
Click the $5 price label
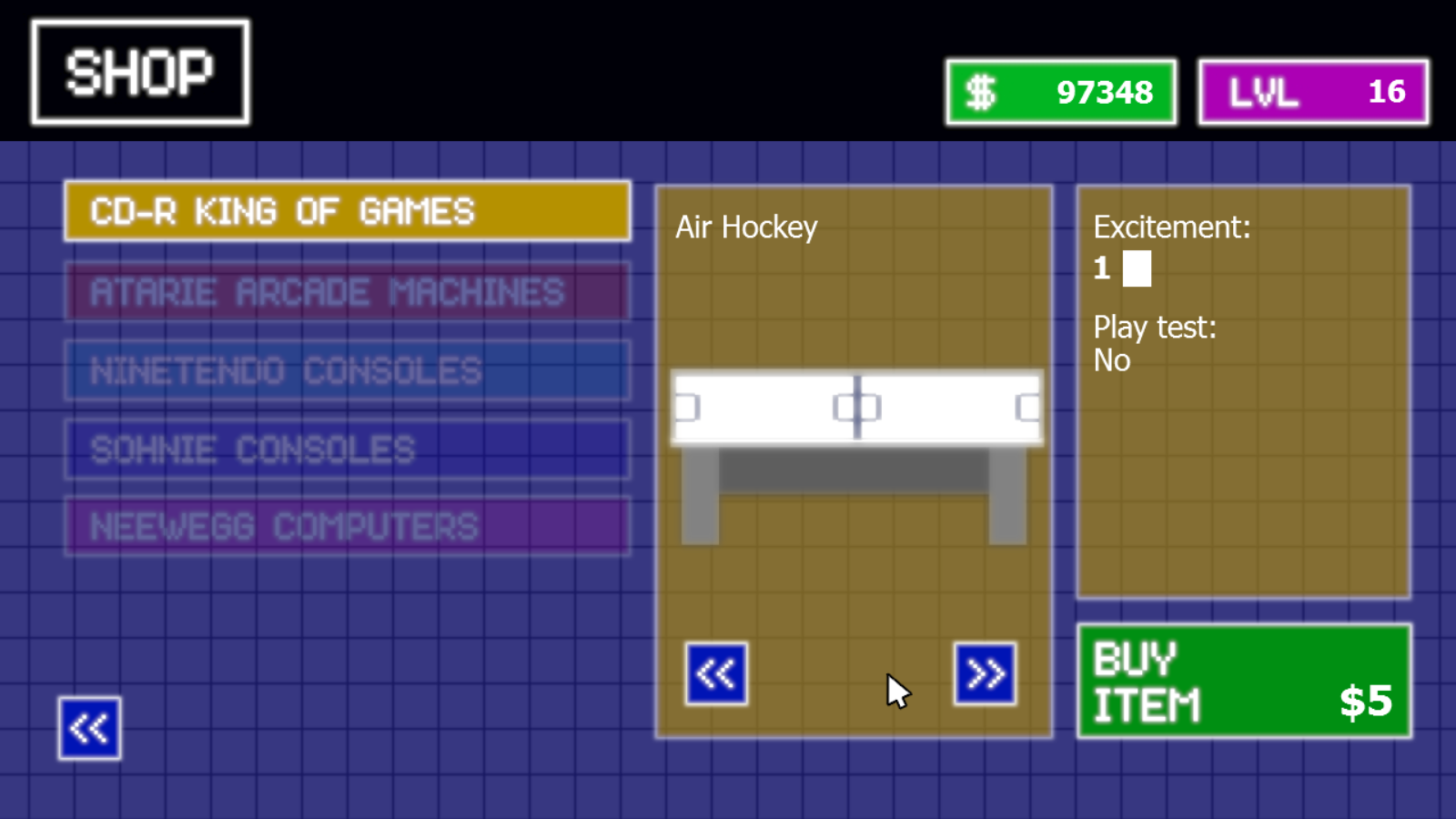[1367, 701]
